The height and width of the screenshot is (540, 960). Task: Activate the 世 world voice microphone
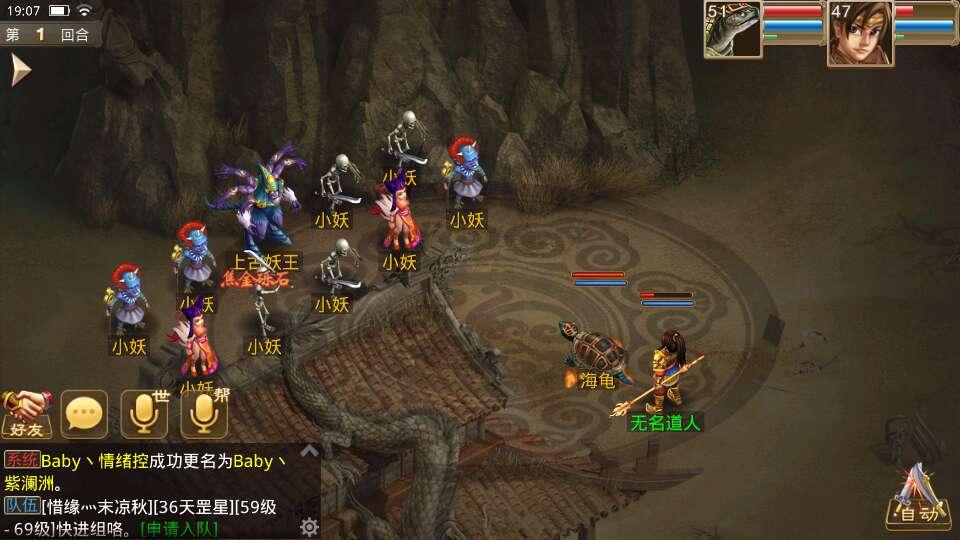pos(144,413)
